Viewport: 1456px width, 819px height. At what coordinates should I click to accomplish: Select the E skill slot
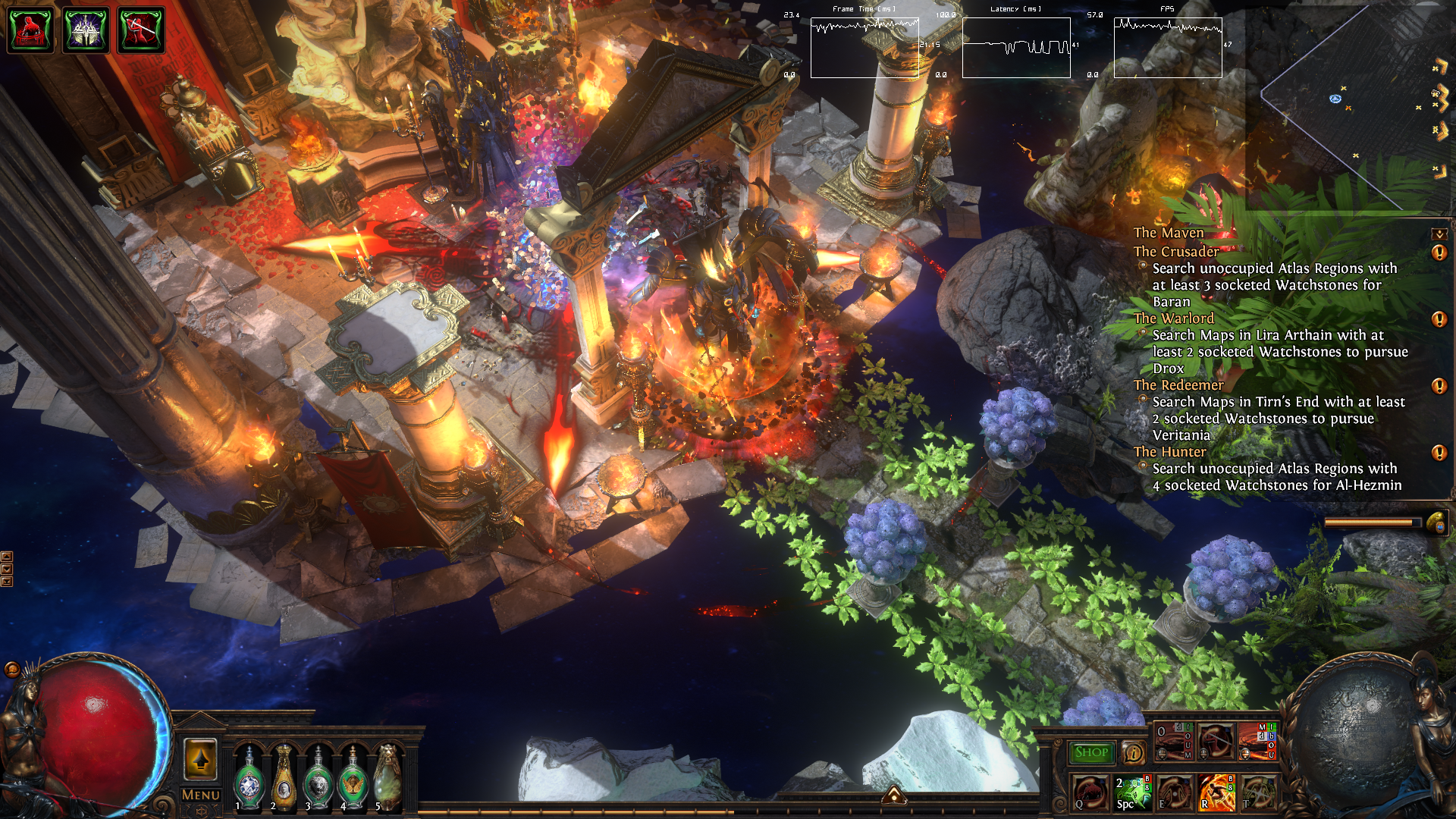(x=1174, y=792)
